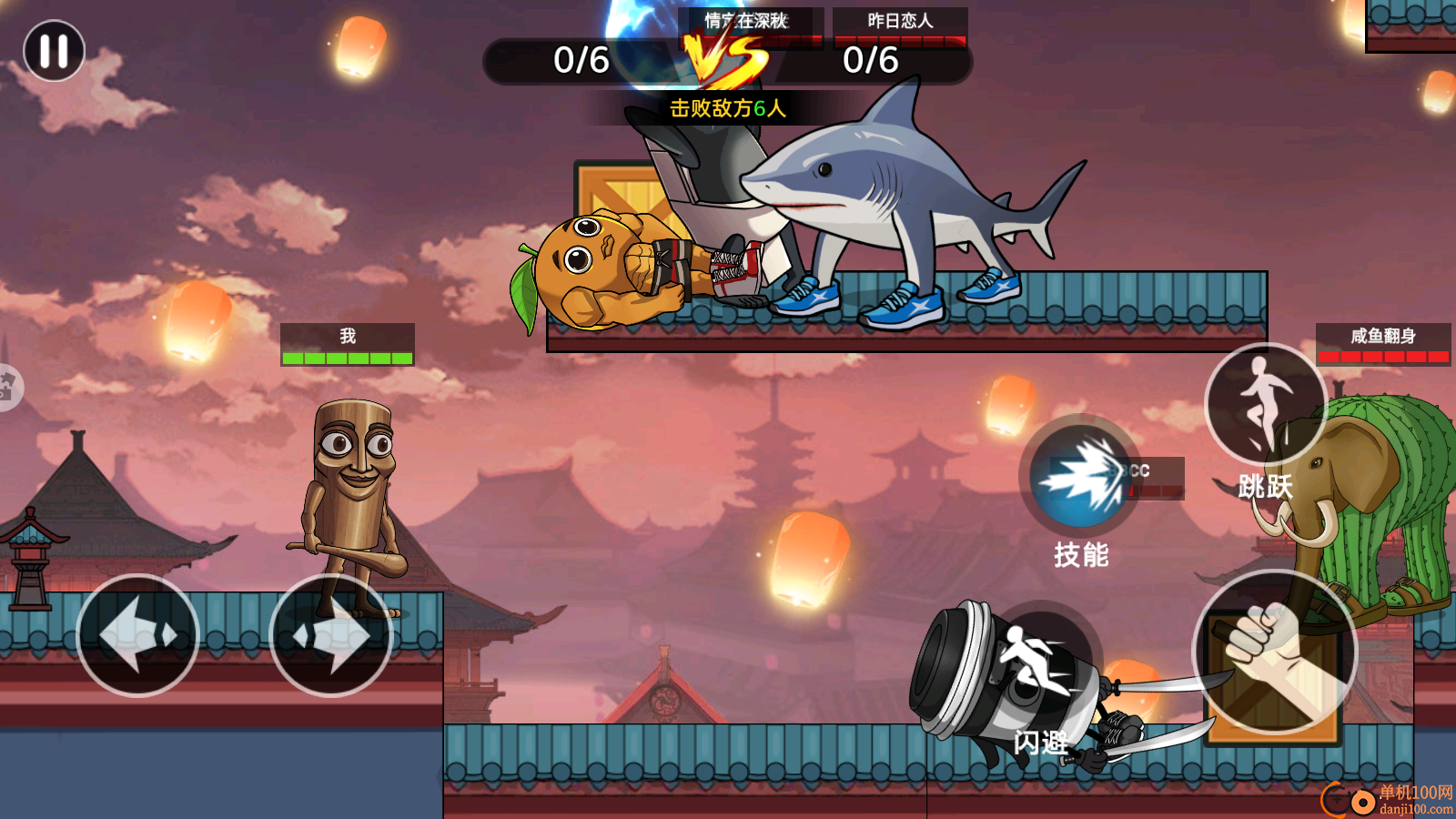Pause the game
The image size is (1456, 819).
[54, 51]
